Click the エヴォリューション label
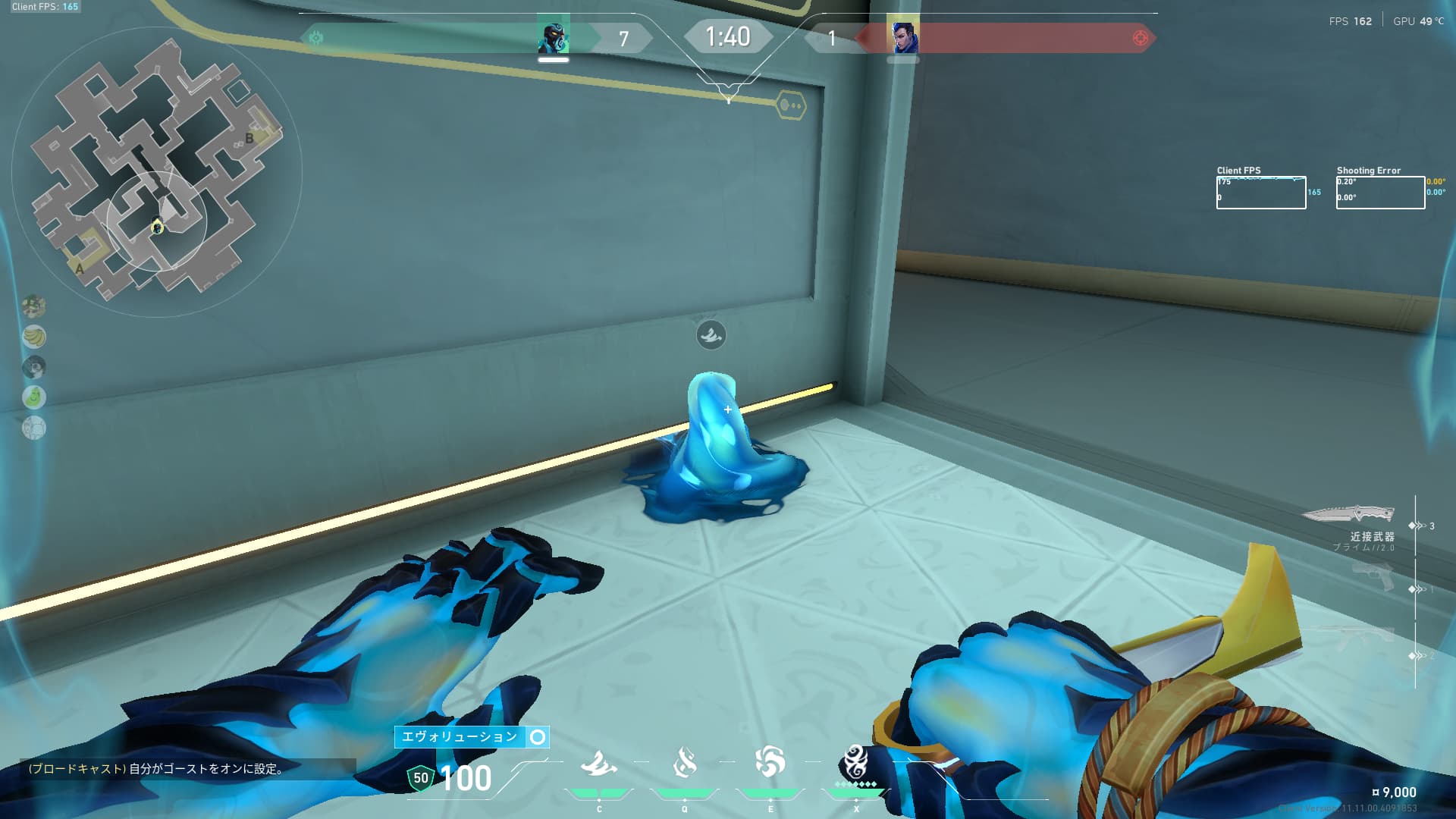The image size is (1456, 819). click(460, 737)
